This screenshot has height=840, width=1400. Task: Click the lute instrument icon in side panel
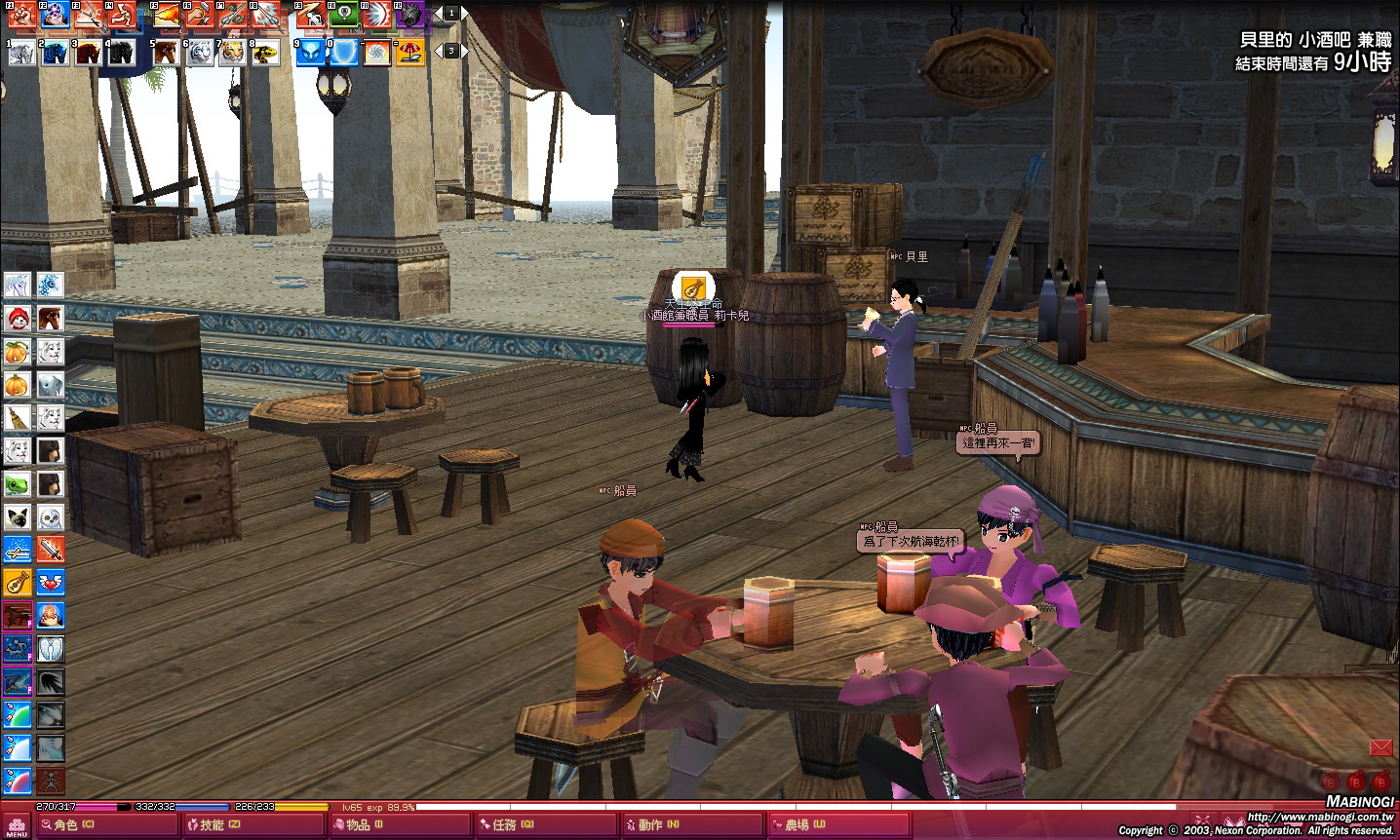click(18, 583)
